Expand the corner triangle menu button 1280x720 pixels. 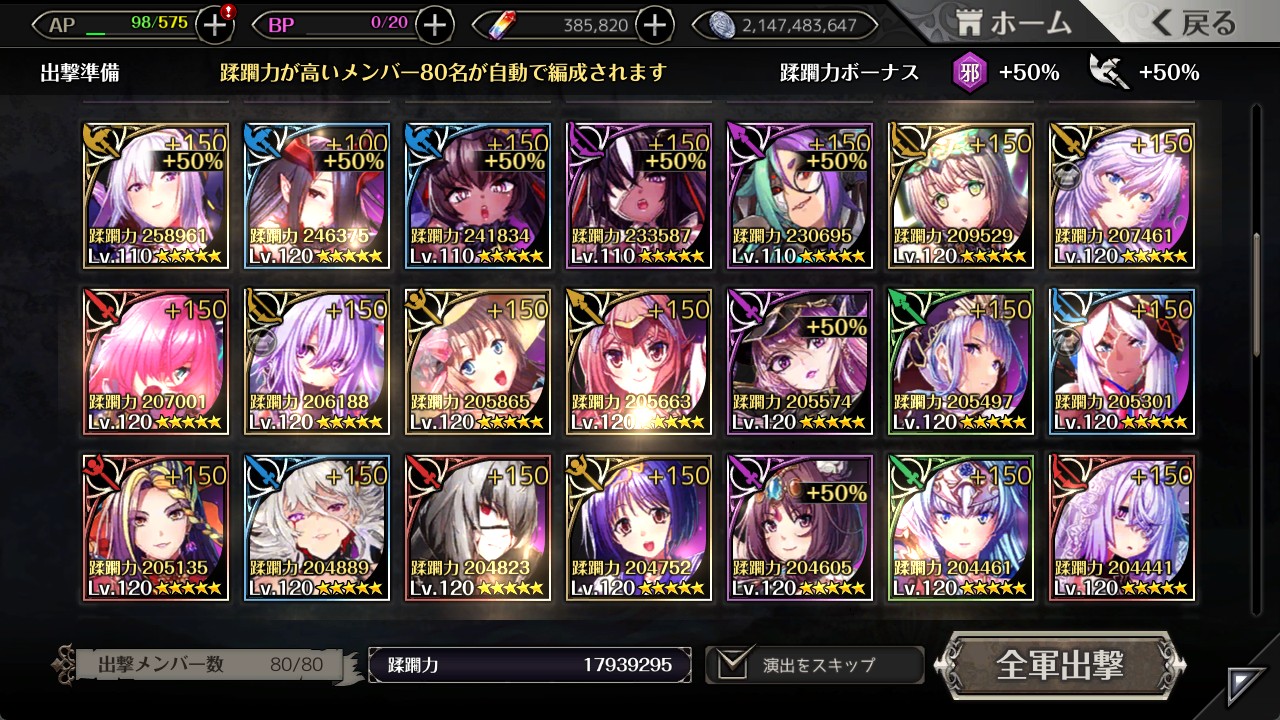point(1246,686)
